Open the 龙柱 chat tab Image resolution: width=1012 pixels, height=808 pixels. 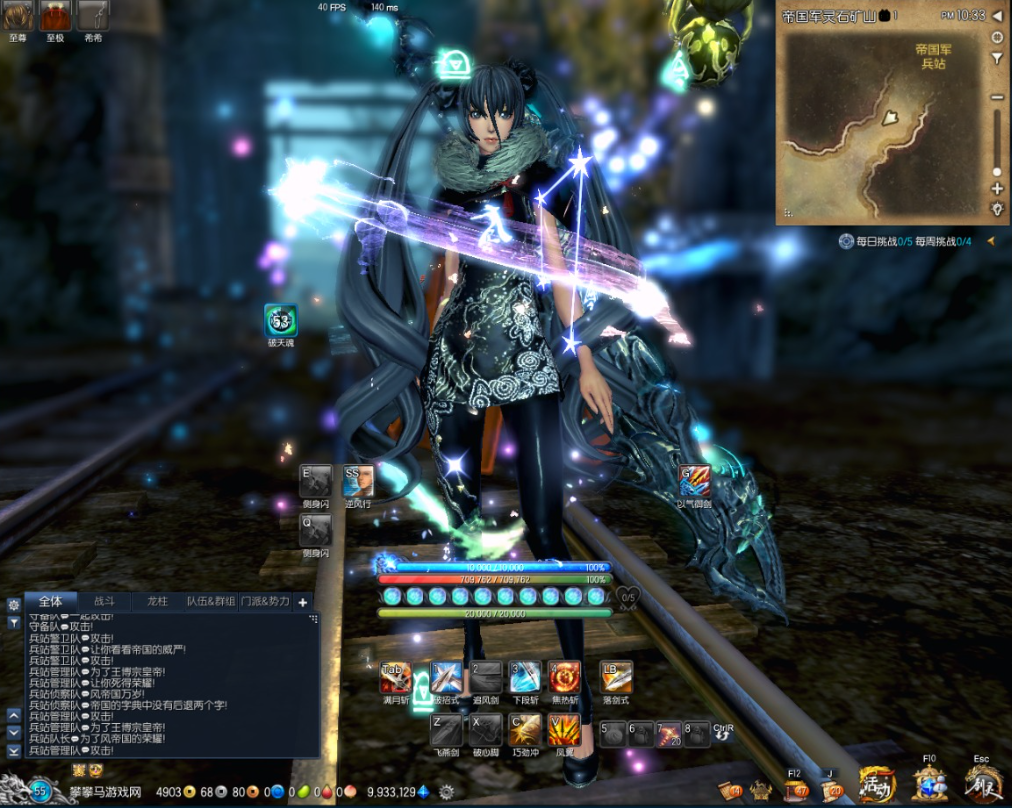158,601
